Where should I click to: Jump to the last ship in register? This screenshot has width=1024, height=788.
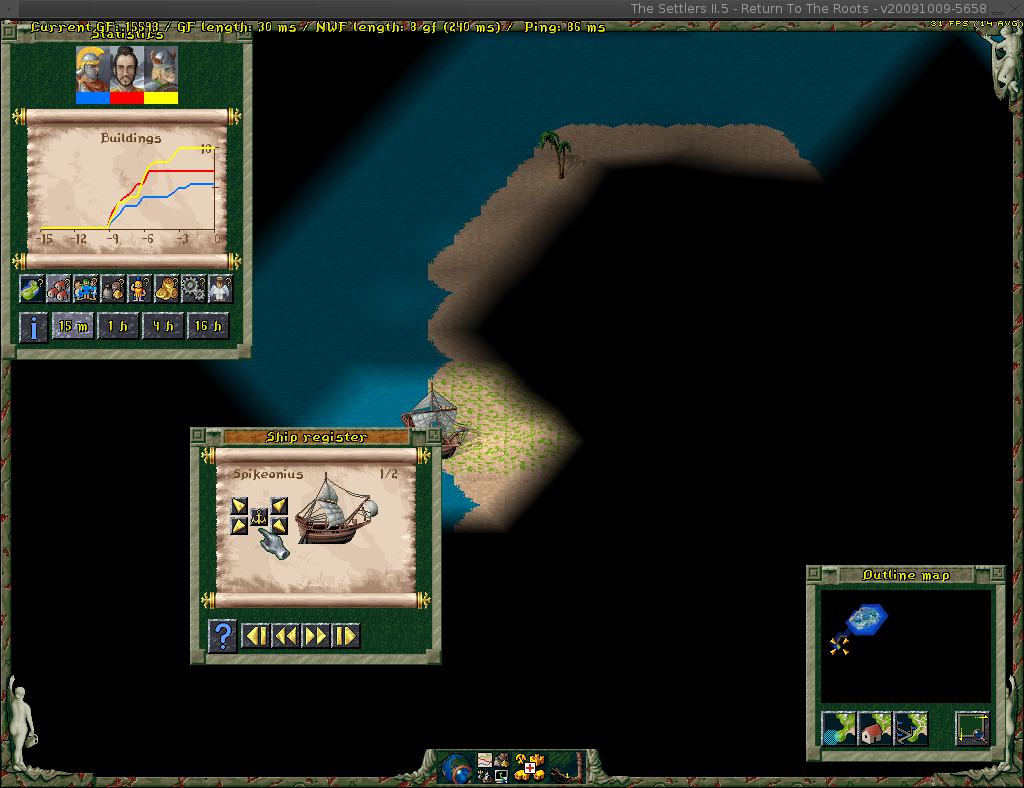coord(346,636)
